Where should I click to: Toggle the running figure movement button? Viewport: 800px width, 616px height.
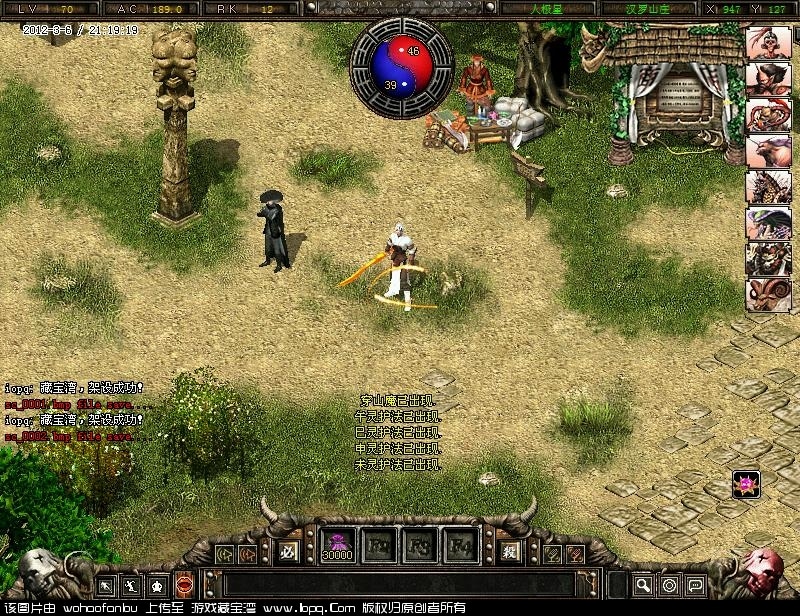132,584
